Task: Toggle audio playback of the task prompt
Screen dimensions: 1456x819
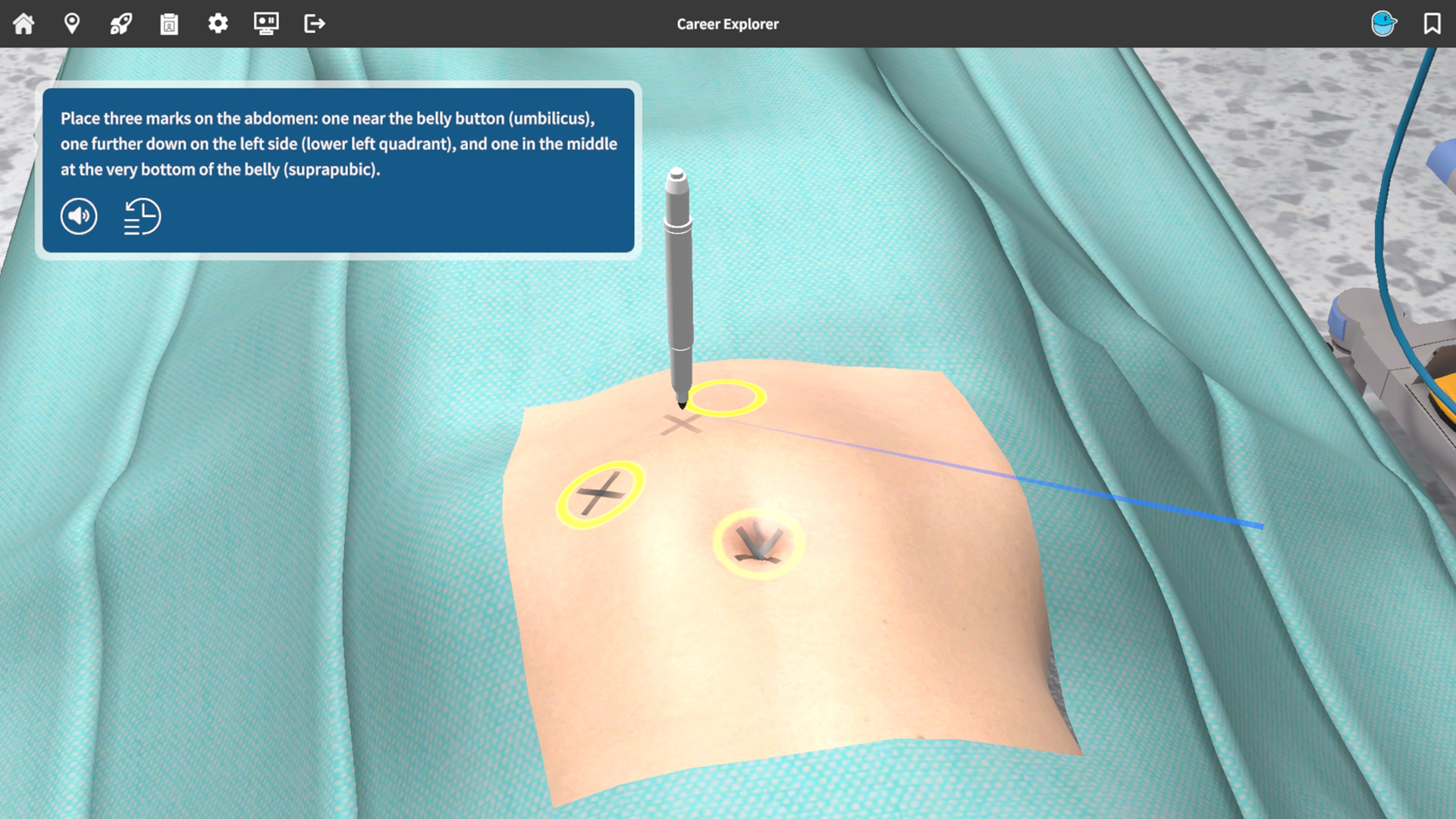Action: click(78, 216)
